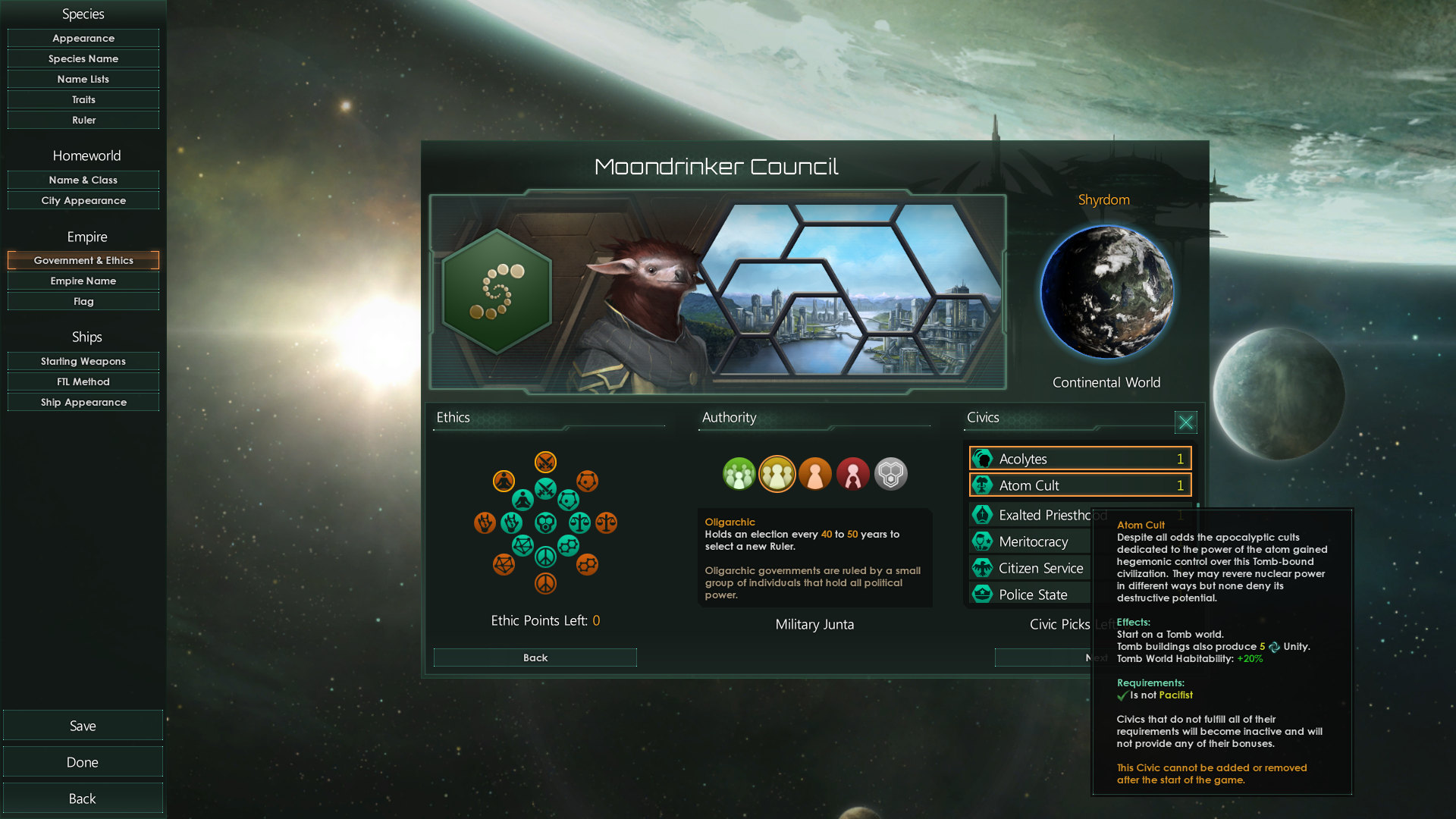This screenshot has height=819, width=1456.
Task: Close the Civics panel with the X
Action: pyautogui.click(x=1185, y=422)
